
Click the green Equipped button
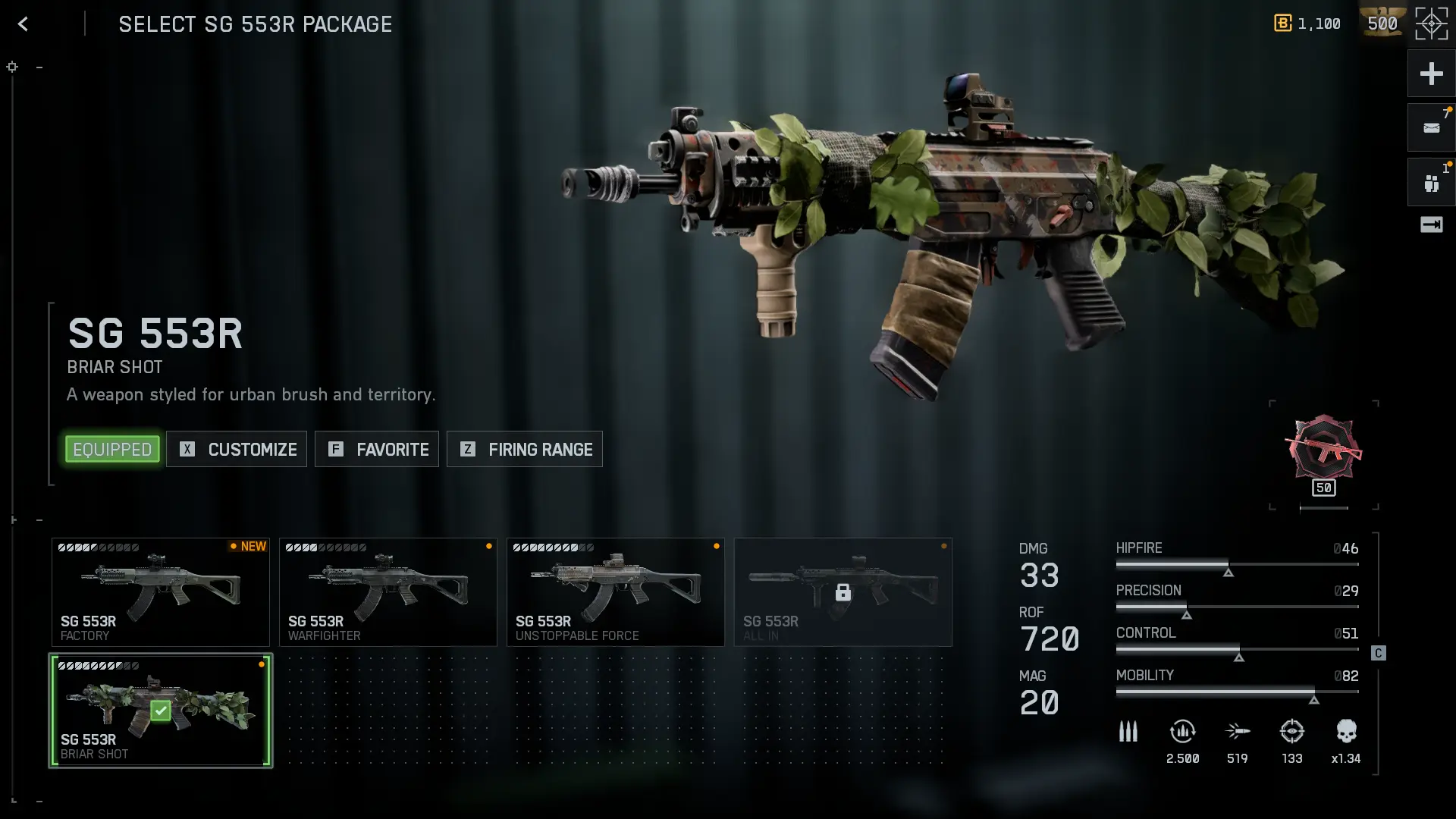click(112, 450)
